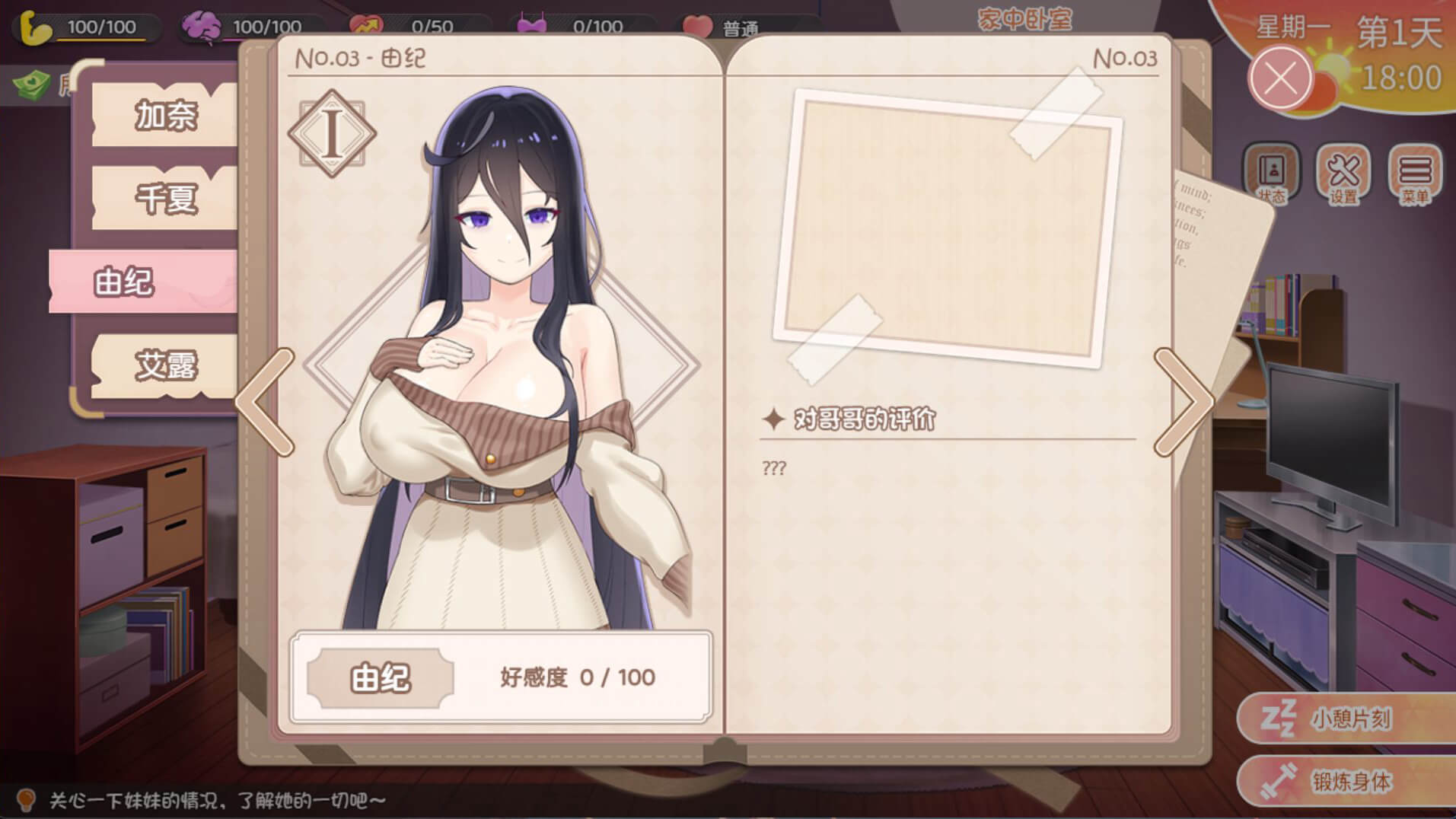Select the 千夏 character tab
1456x819 pixels.
(164, 199)
